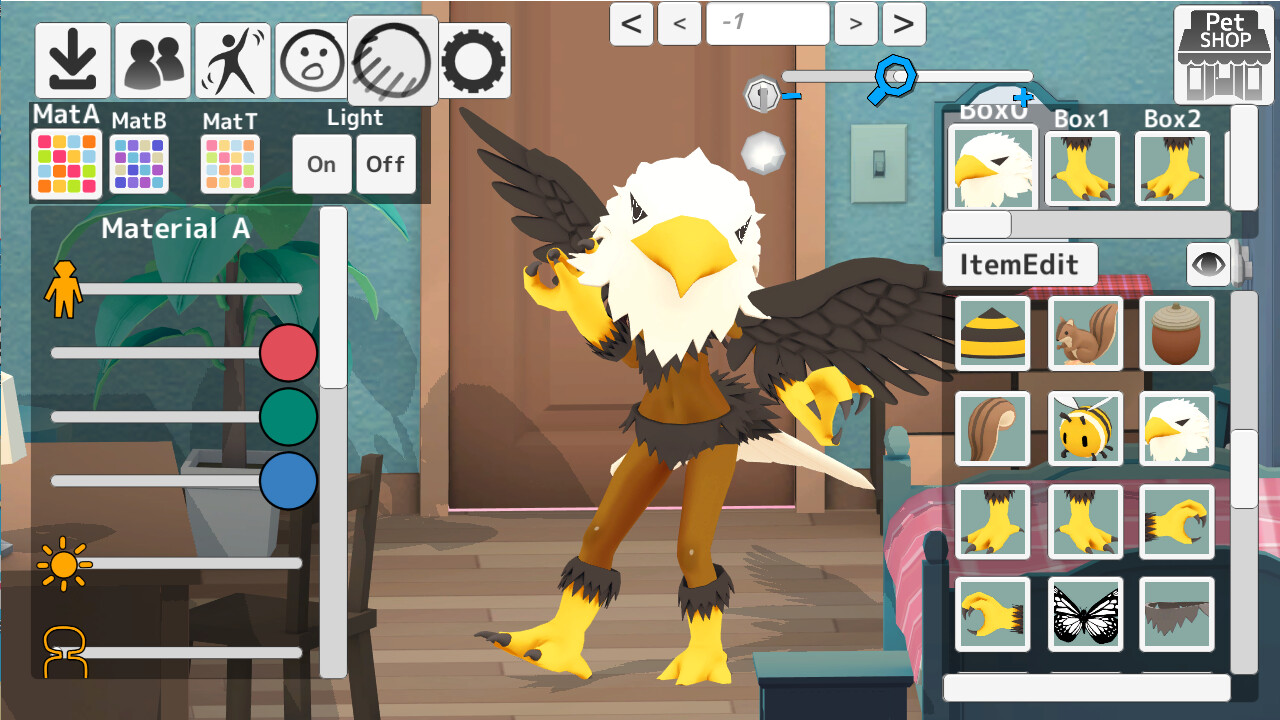Select the butterfly wings item
Screen dimensions: 1280x720
point(1084,614)
